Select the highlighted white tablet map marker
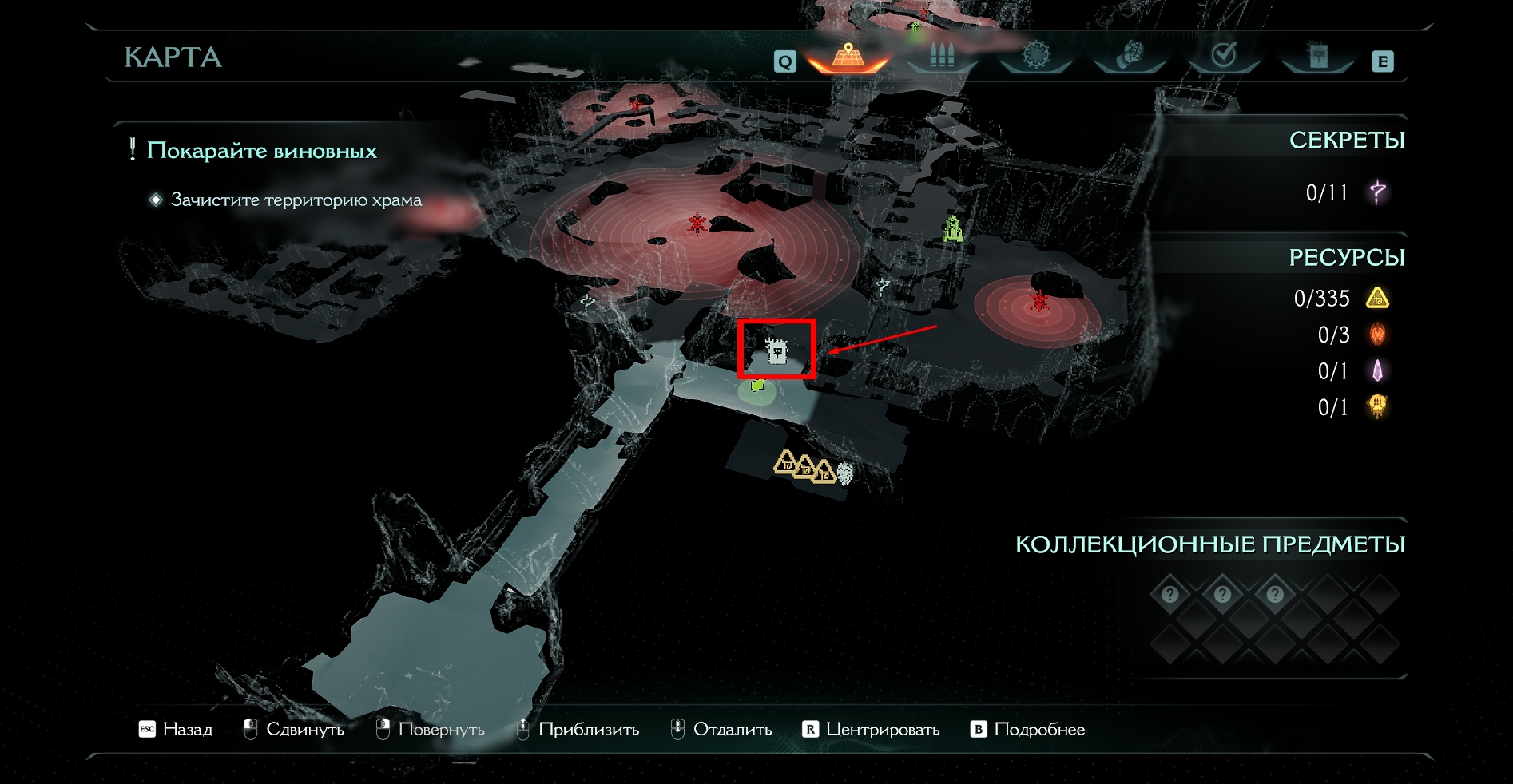The image size is (1513, 784). [776, 350]
